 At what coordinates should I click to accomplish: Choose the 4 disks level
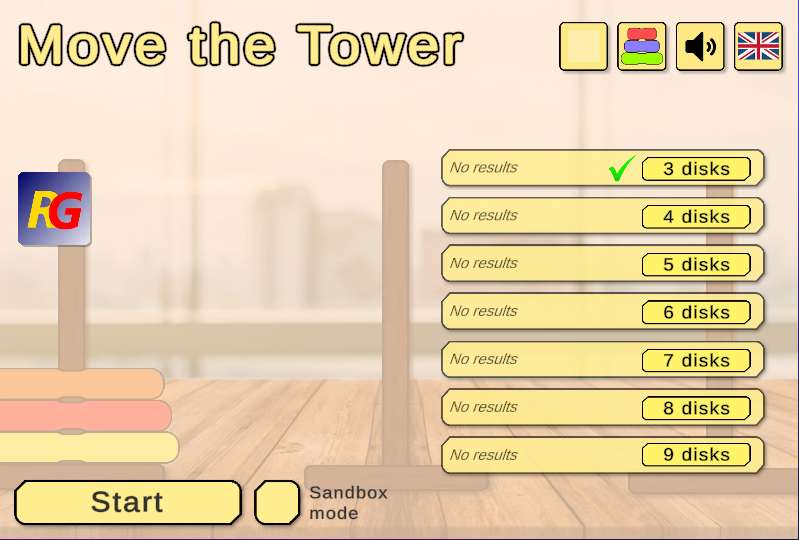[x=696, y=216]
